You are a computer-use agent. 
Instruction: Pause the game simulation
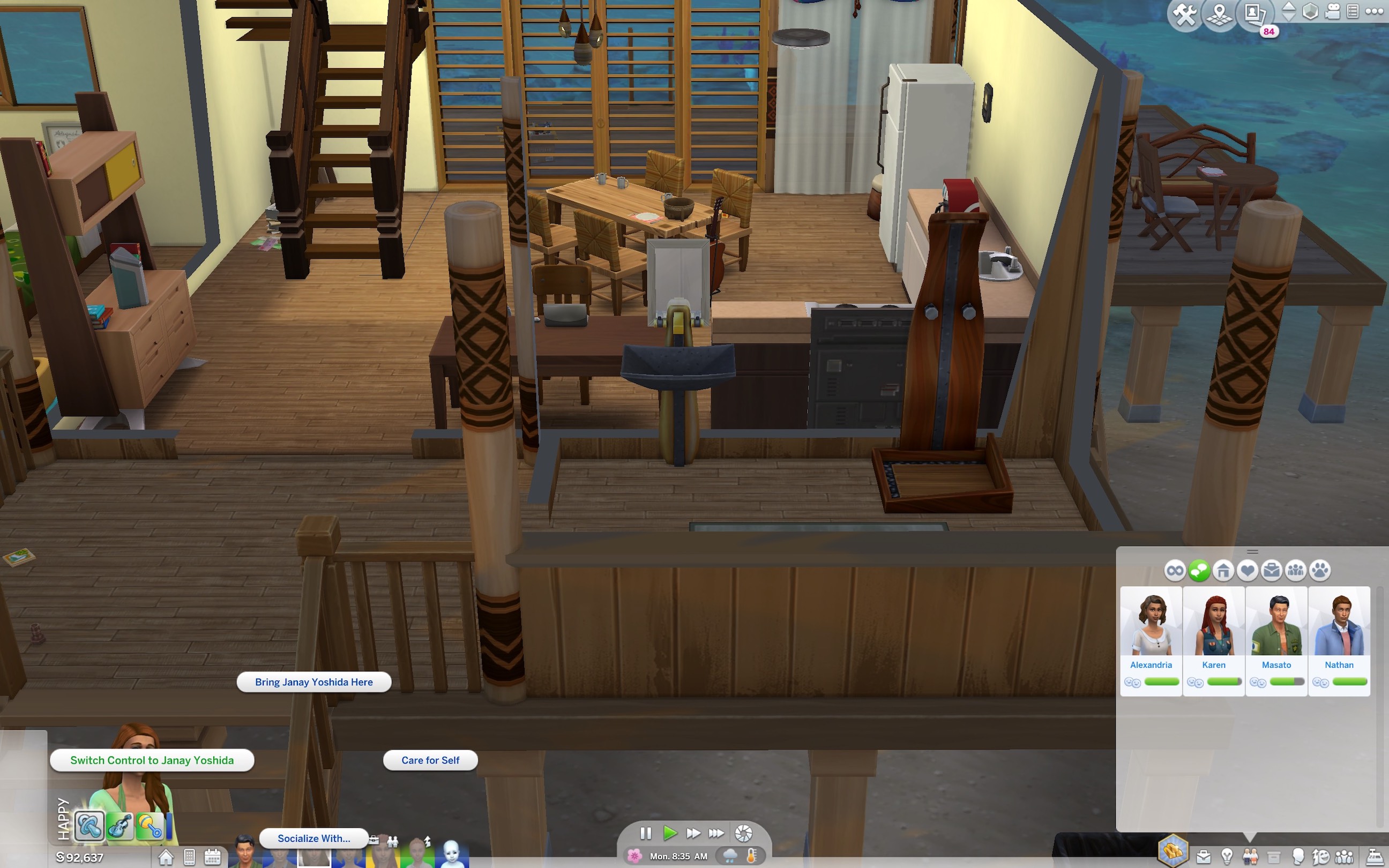coord(645,834)
